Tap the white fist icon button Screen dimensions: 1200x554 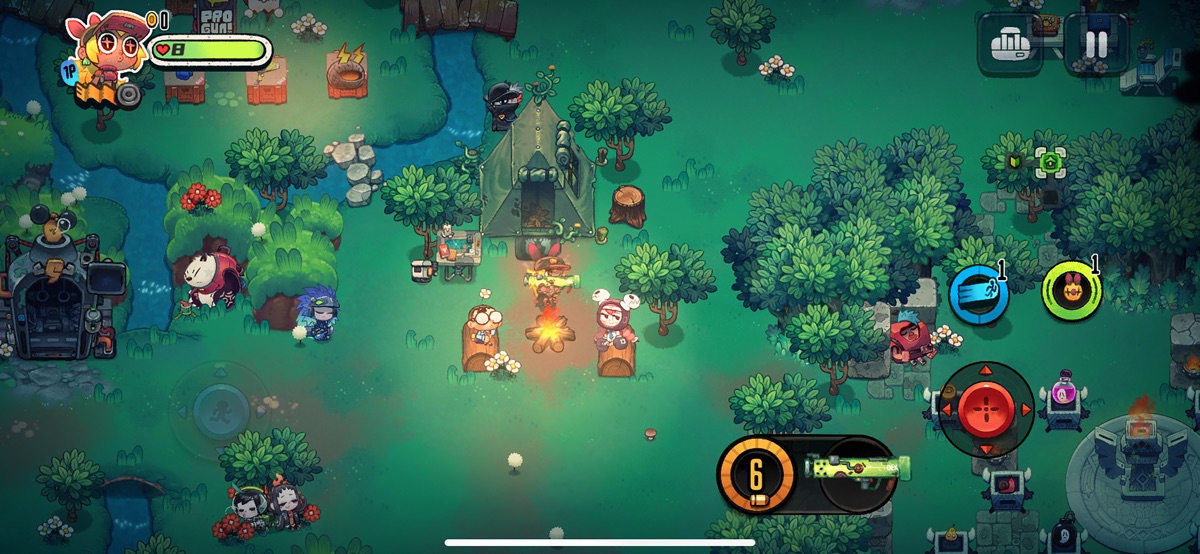(x=1011, y=44)
